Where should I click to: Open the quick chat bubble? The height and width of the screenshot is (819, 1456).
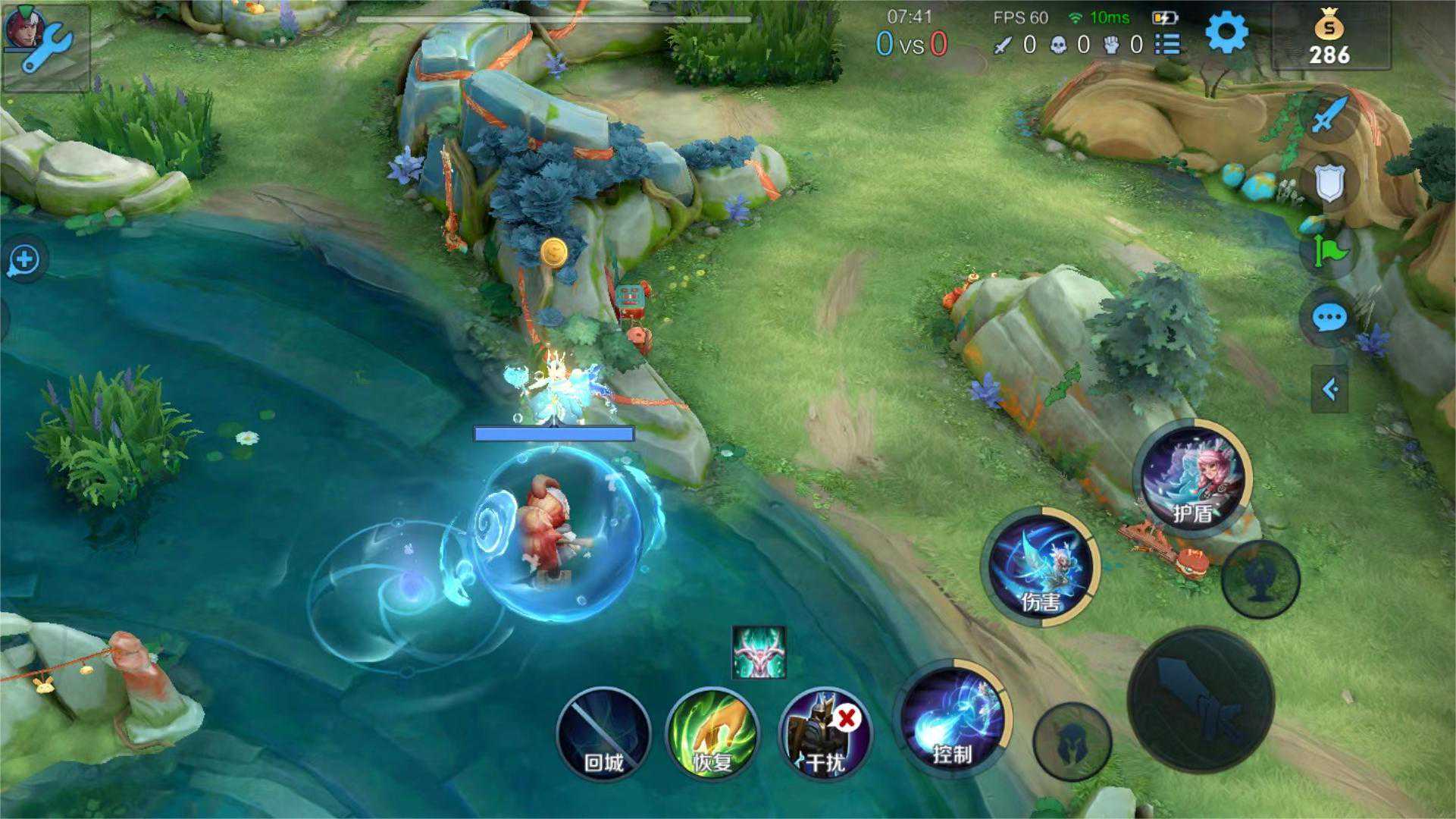(x=1329, y=318)
